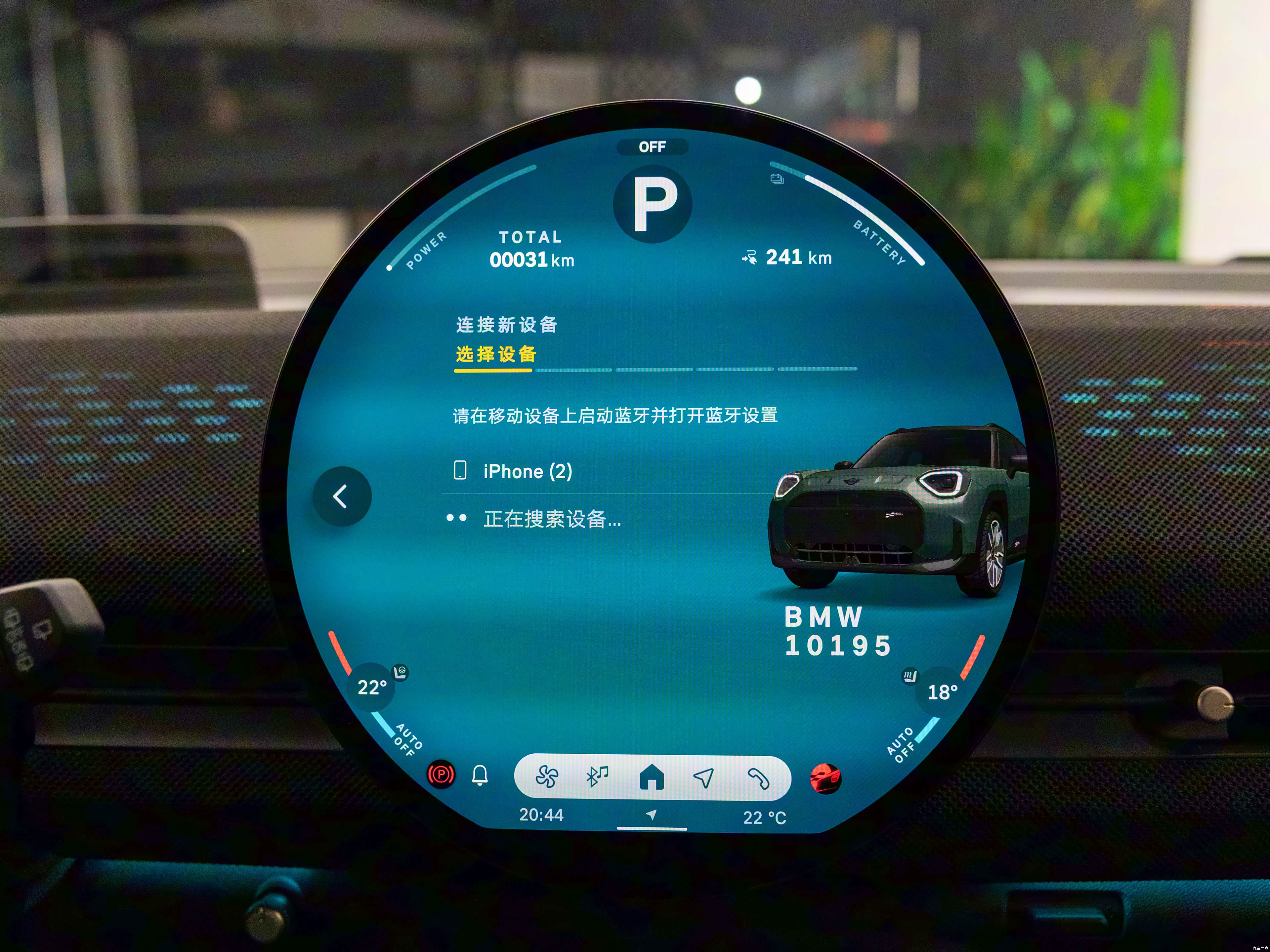Open the navigation arrow icon
This screenshot has height=952, width=1270.
tap(704, 777)
